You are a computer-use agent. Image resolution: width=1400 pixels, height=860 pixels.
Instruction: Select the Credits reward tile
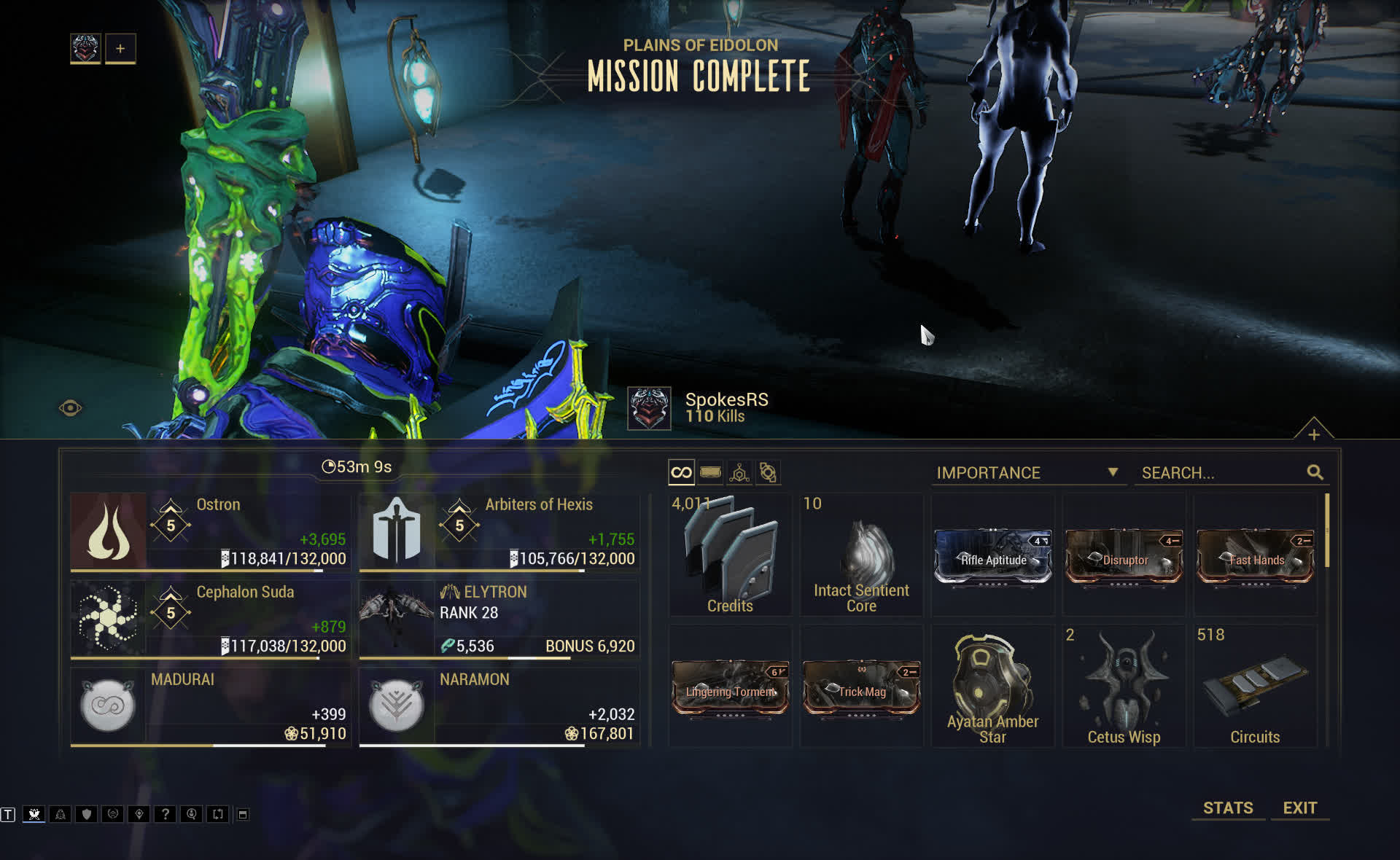pos(730,555)
